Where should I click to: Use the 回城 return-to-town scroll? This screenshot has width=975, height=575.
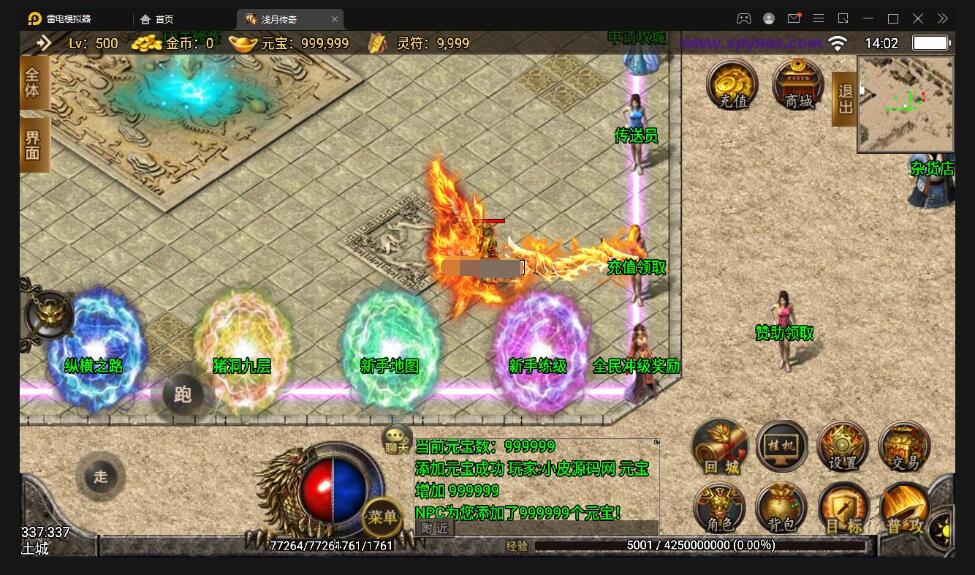pyautogui.click(x=719, y=447)
